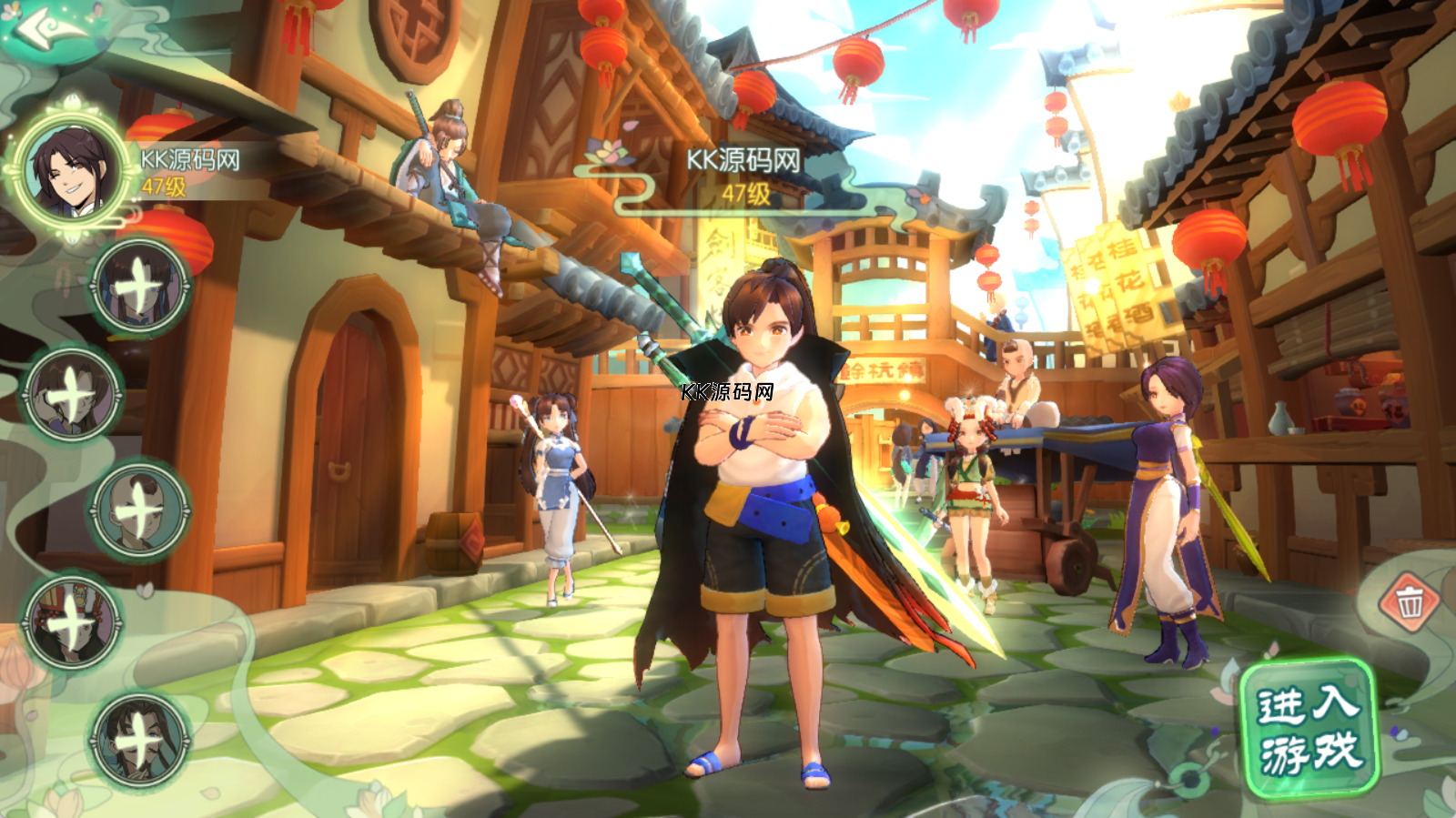Delete character with the trash can button

1409,601
